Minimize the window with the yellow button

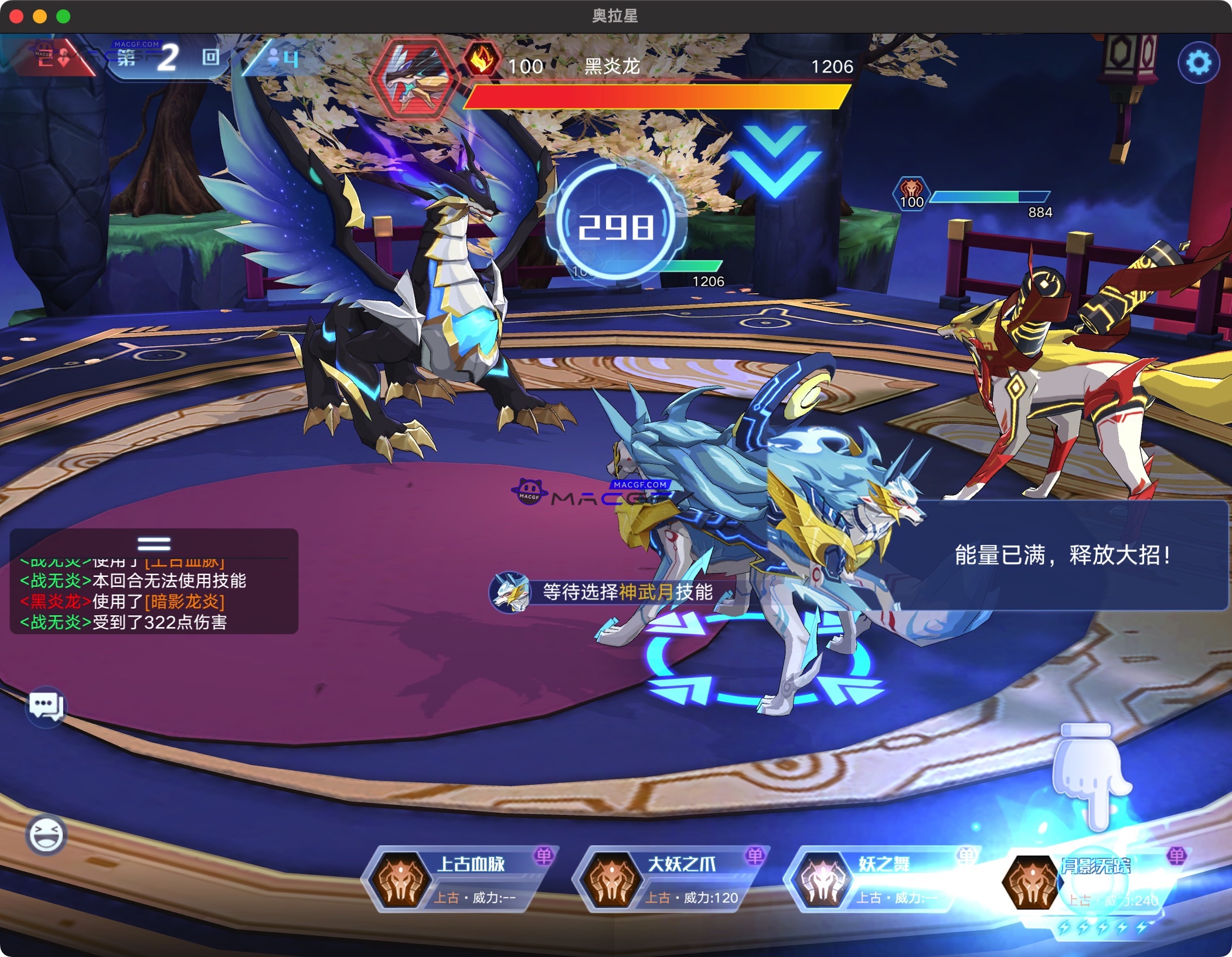[x=40, y=16]
